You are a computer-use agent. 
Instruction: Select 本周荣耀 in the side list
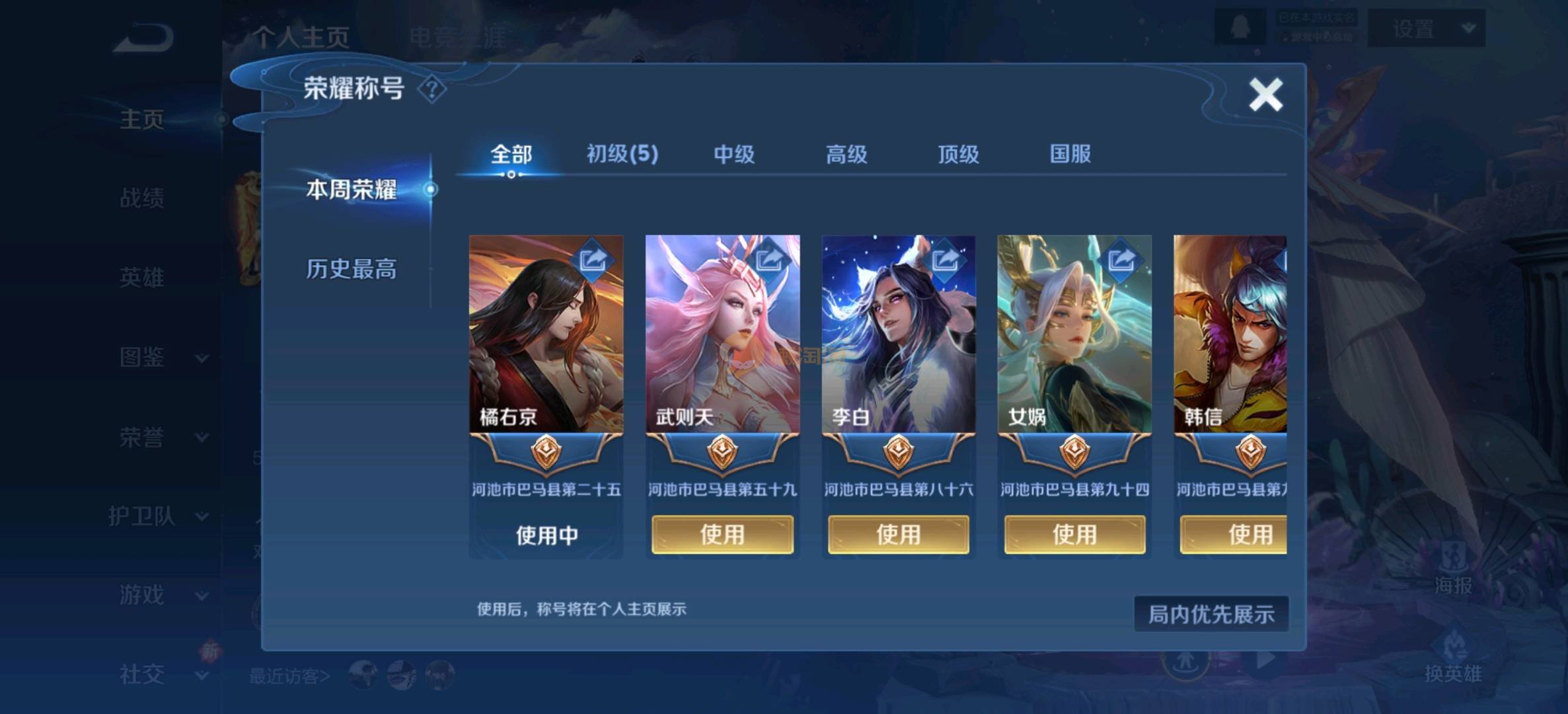pyautogui.click(x=351, y=190)
